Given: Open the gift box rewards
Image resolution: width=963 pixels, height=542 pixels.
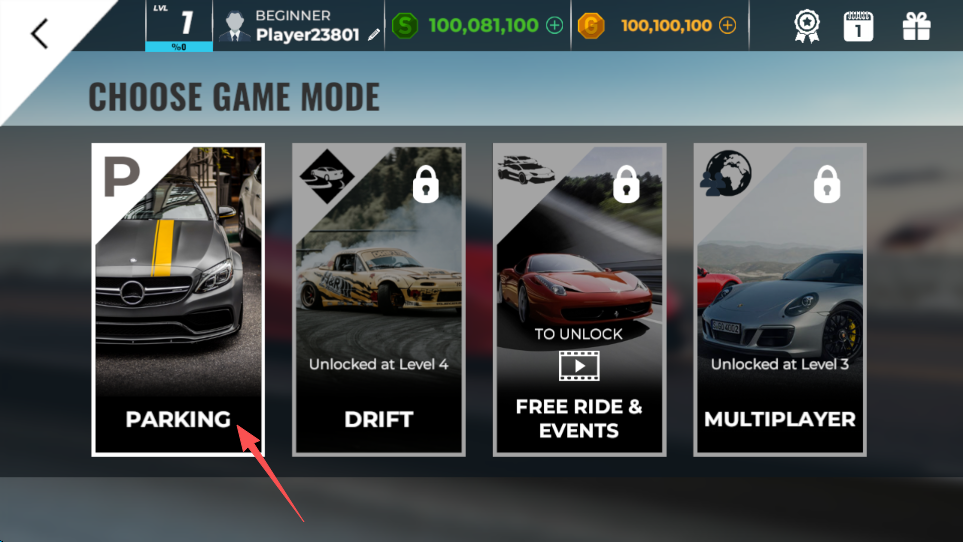Looking at the screenshot, I should click(x=916, y=27).
